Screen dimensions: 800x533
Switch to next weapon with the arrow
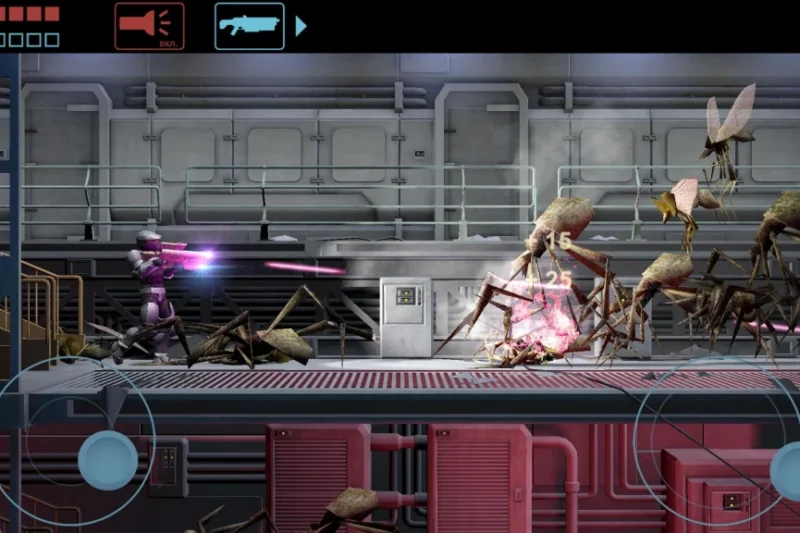[x=300, y=26]
